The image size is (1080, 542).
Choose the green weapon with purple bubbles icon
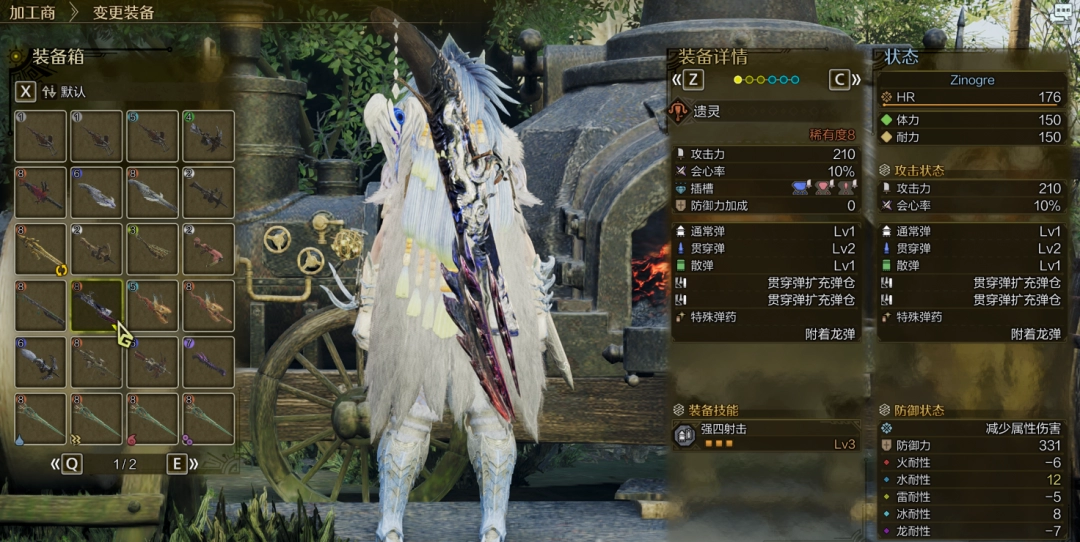point(208,418)
